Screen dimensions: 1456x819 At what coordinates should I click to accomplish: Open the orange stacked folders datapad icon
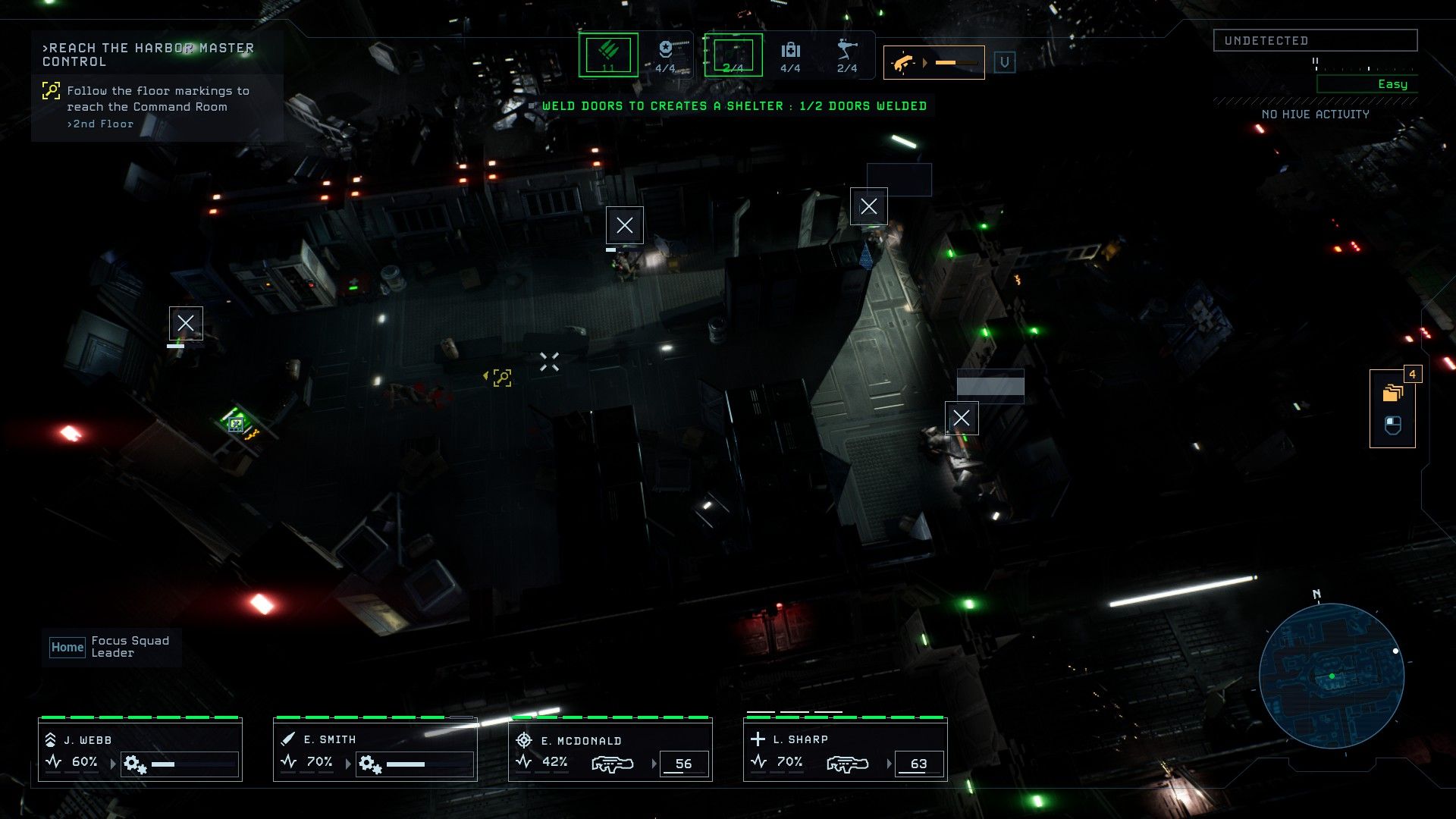(x=1392, y=393)
